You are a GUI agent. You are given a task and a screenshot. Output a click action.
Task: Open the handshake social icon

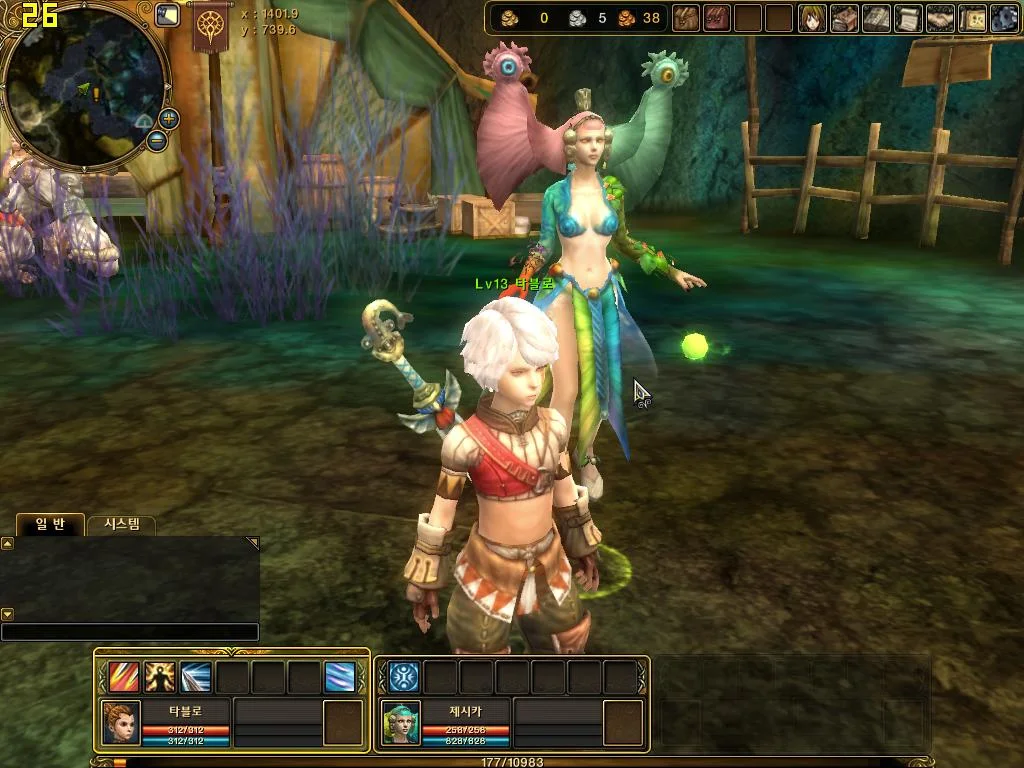coord(940,18)
